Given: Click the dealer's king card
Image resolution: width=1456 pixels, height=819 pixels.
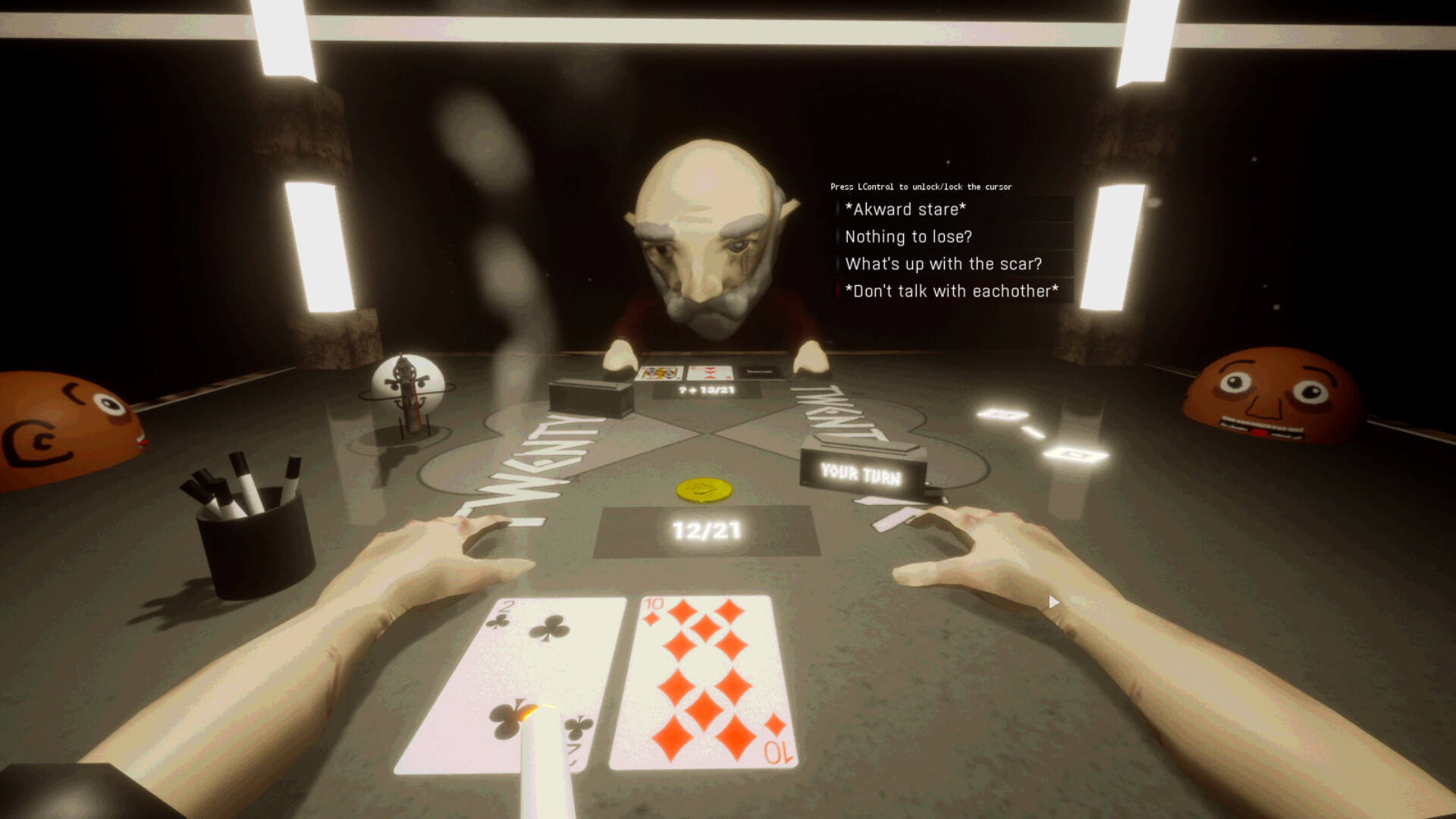Looking at the screenshot, I should click(658, 372).
